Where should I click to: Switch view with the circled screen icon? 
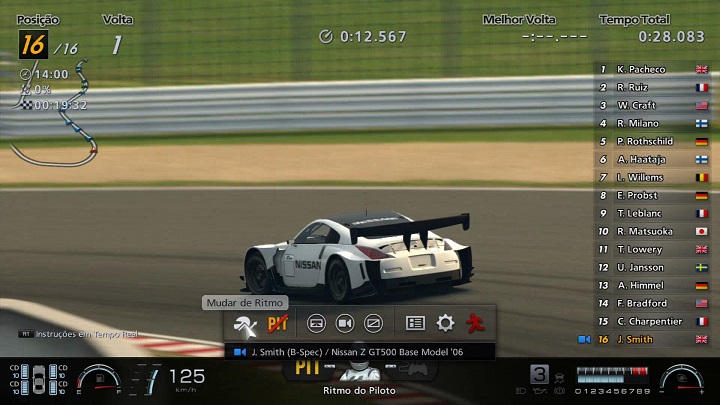pos(316,324)
